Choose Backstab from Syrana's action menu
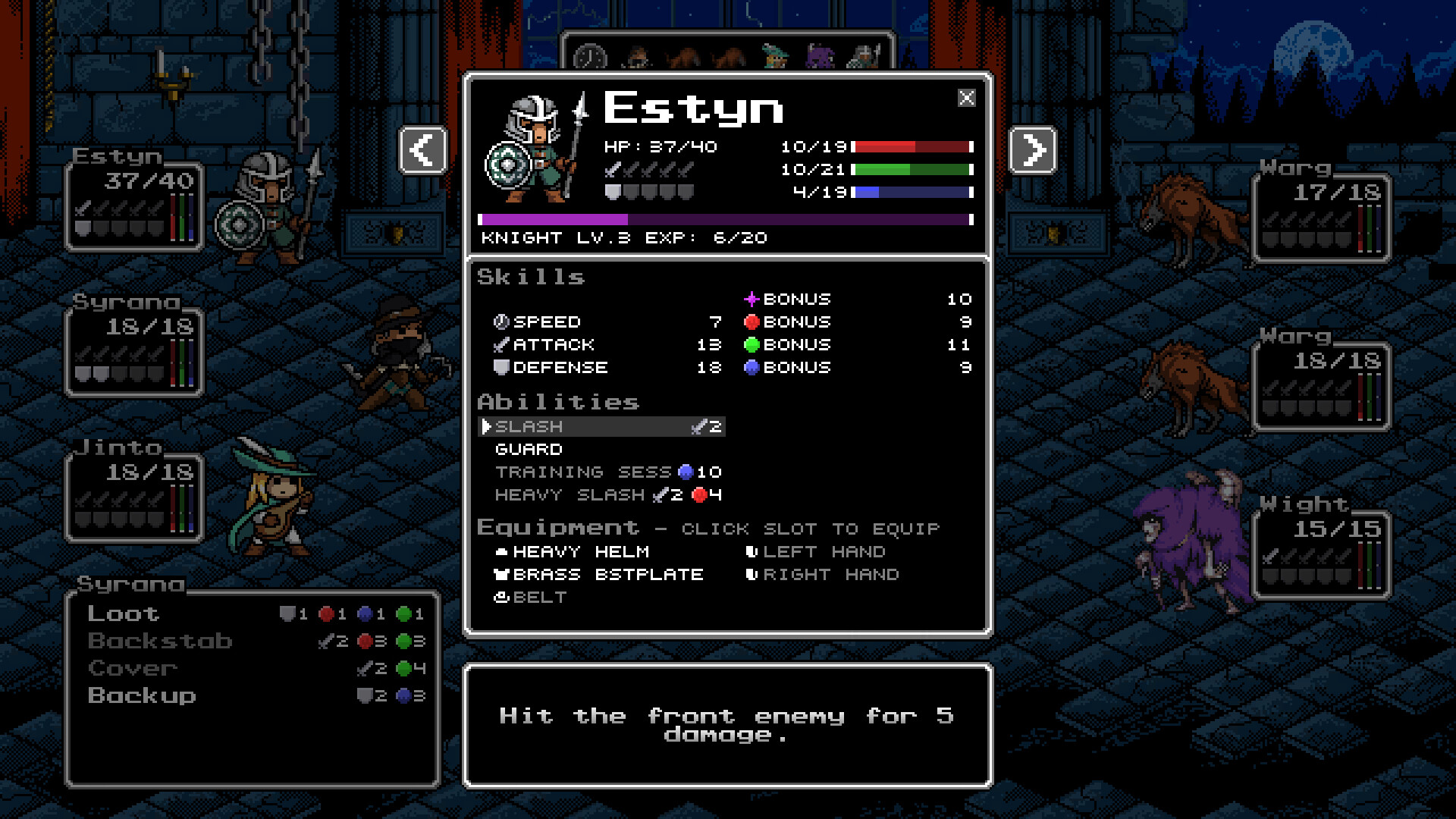Image resolution: width=1456 pixels, height=819 pixels. [x=160, y=641]
